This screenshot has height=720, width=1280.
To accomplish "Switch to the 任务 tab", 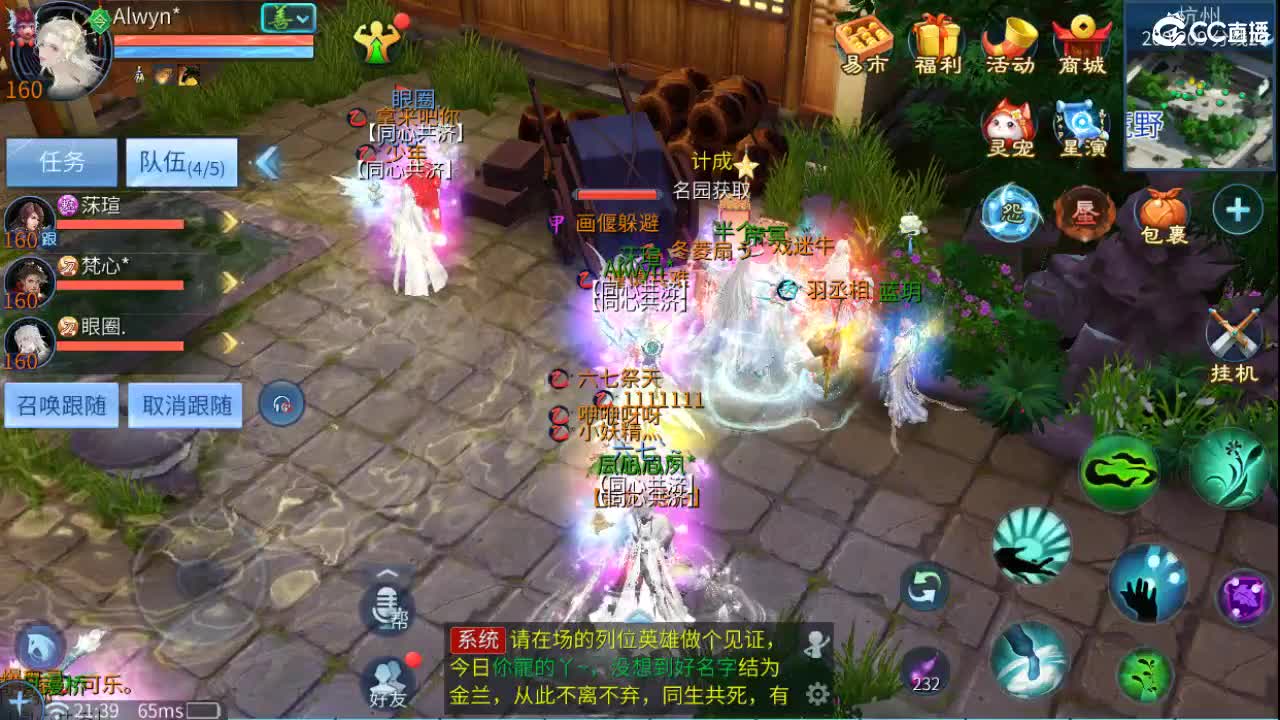I will click(62, 163).
